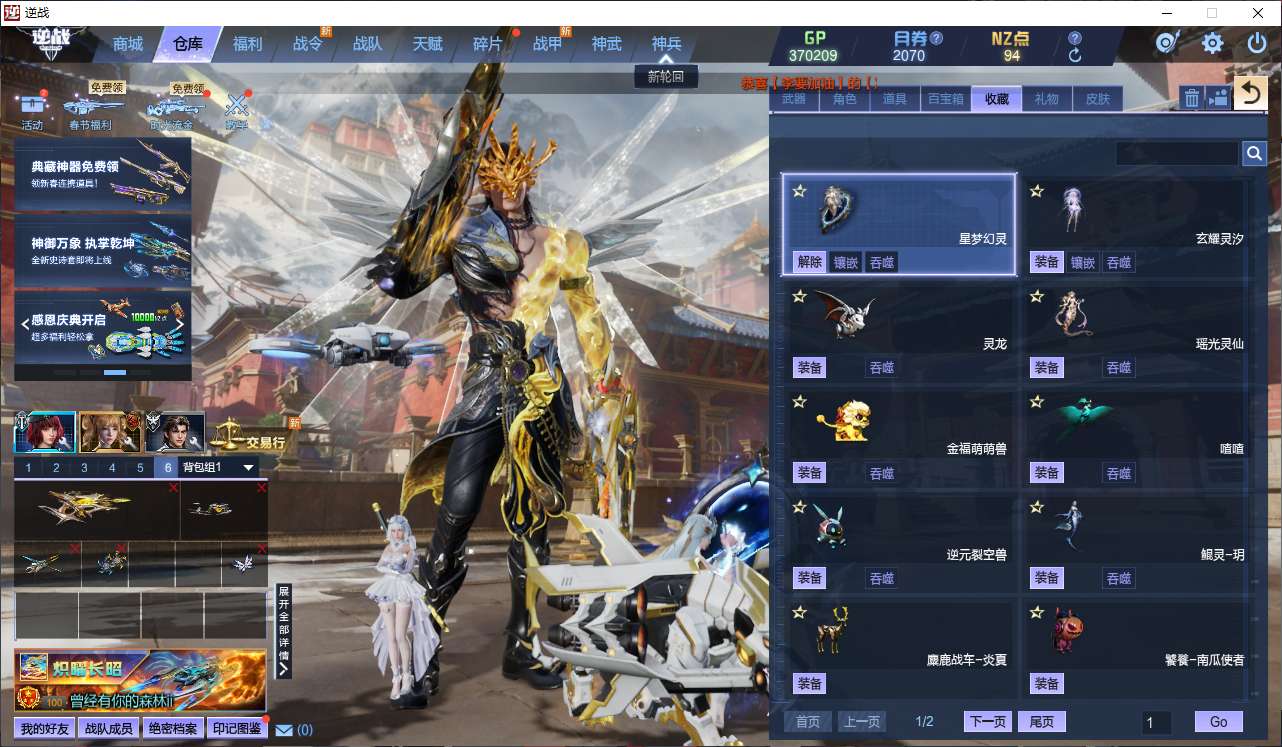The width and height of the screenshot is (1282, 747).
Task: Click the power exit icon
Action: tap(1257, 43)
